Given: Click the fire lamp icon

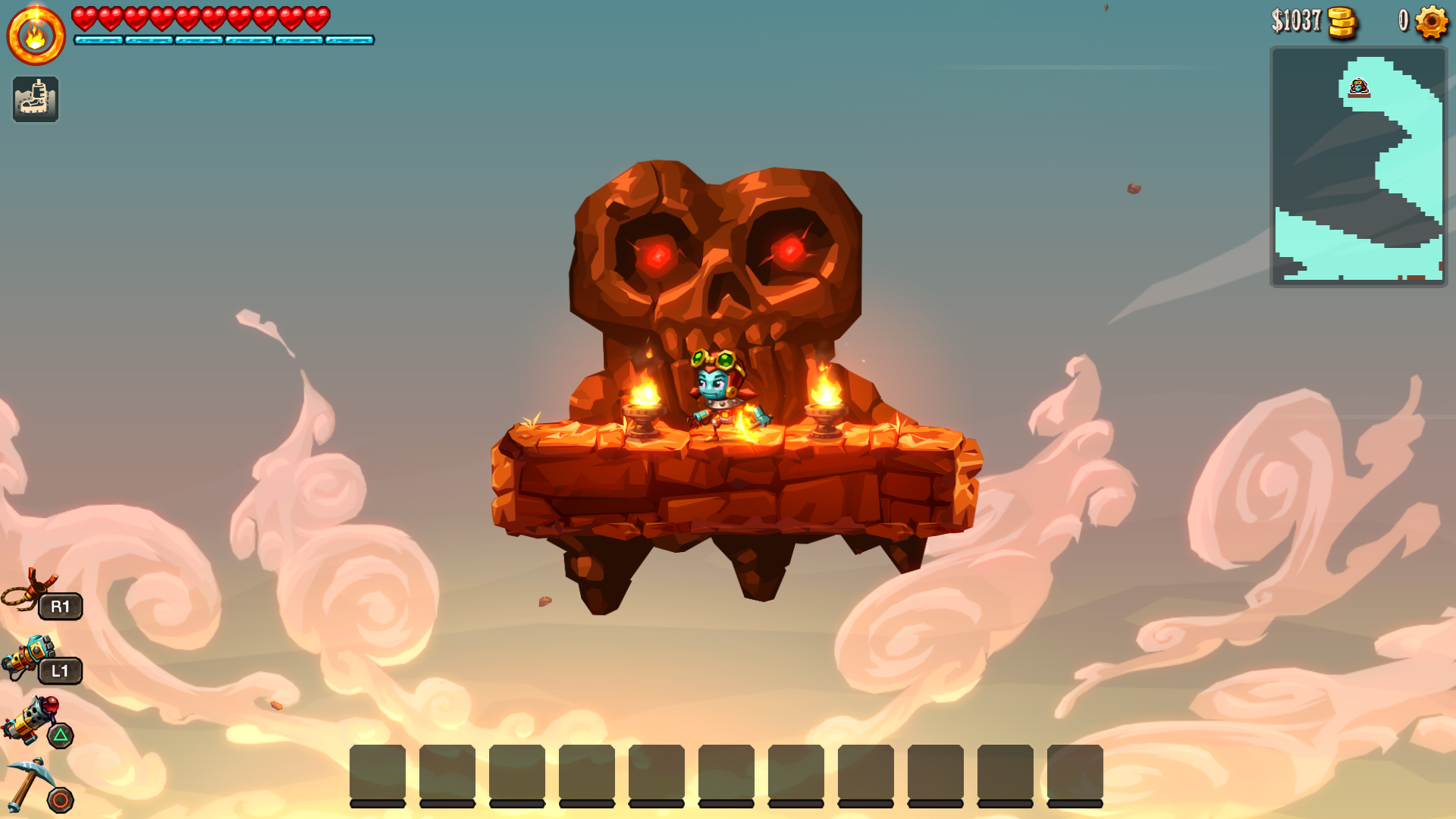Looking at the screenshot, I should point(36,35).
